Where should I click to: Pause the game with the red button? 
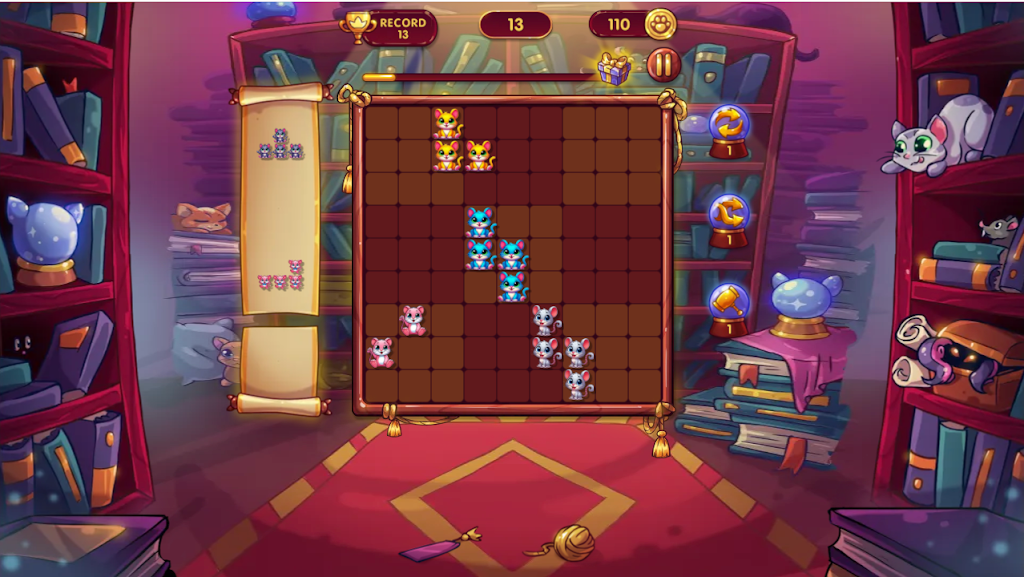point(663,66)
